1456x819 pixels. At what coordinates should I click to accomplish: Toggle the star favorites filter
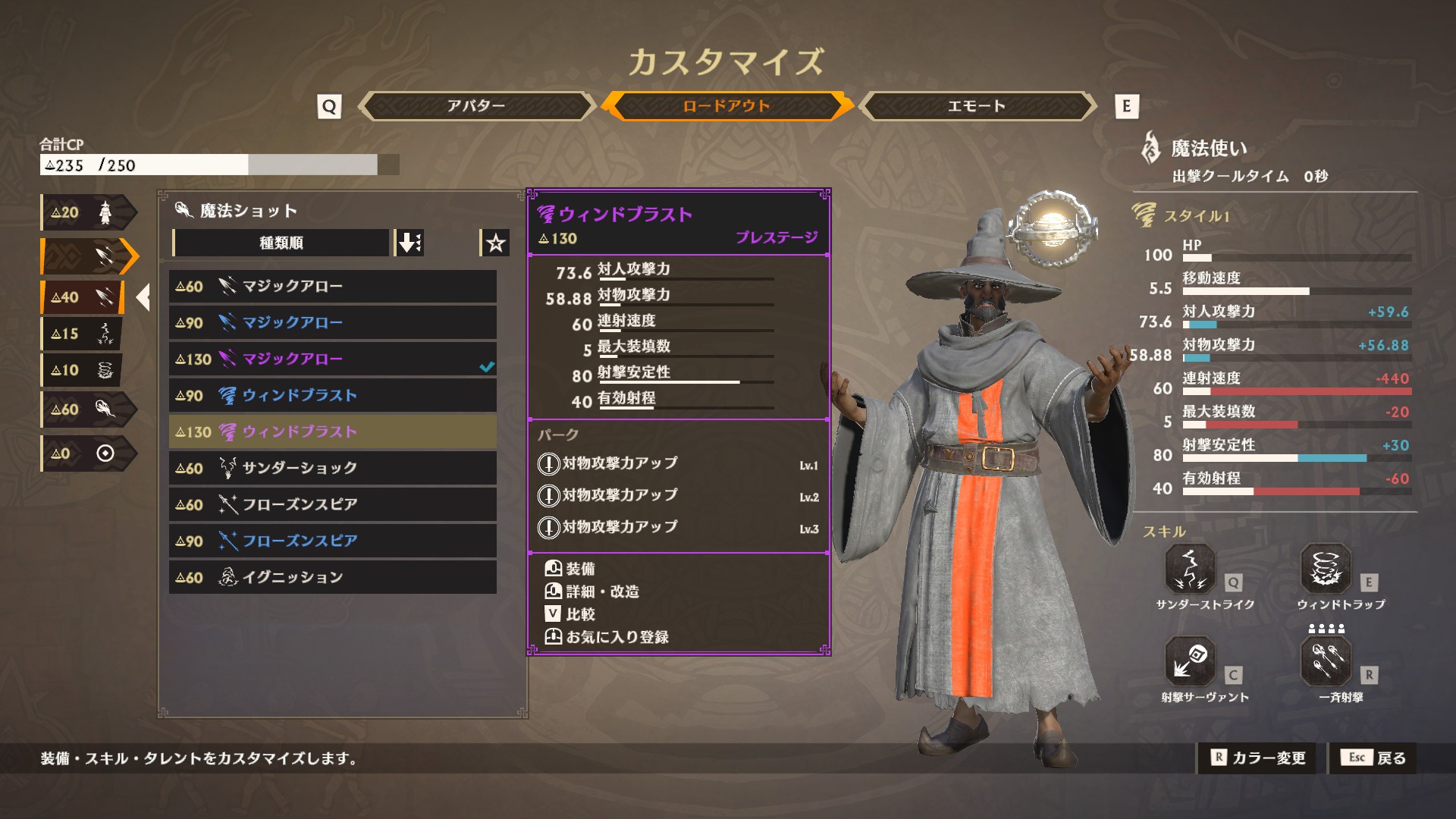[495, 243]
